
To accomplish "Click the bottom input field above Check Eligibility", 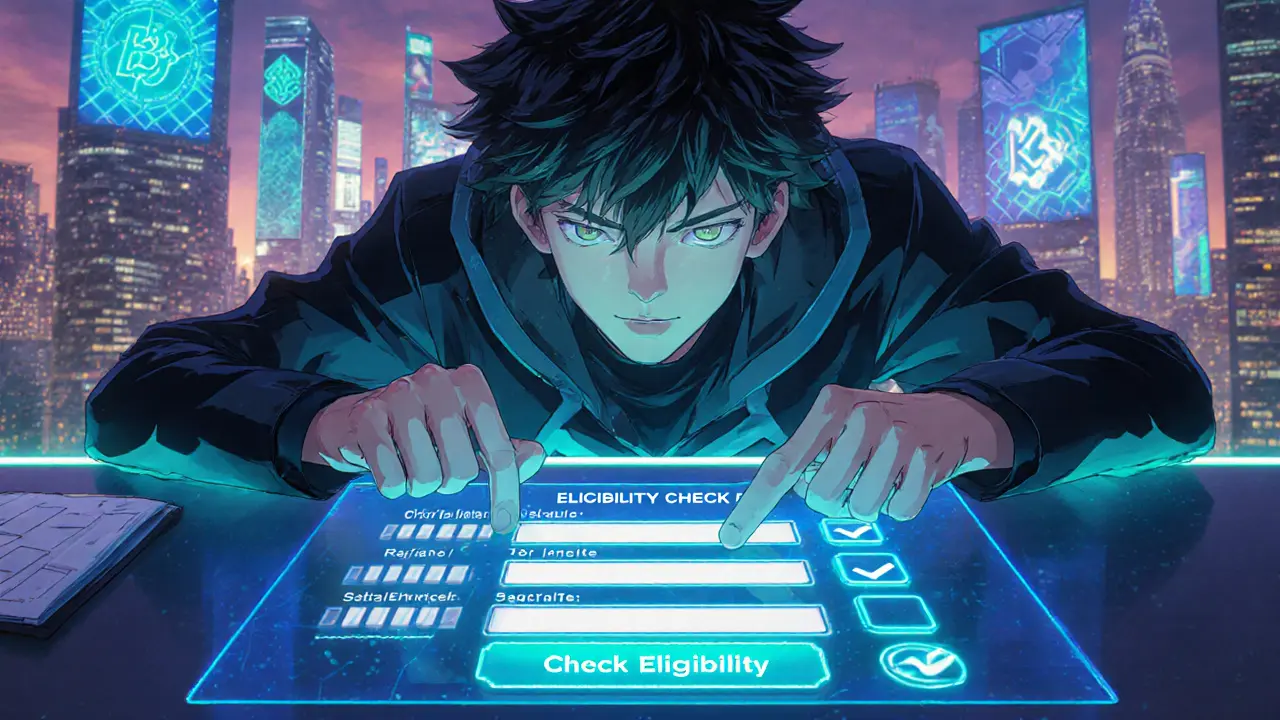I will click(x=656, y=620).
